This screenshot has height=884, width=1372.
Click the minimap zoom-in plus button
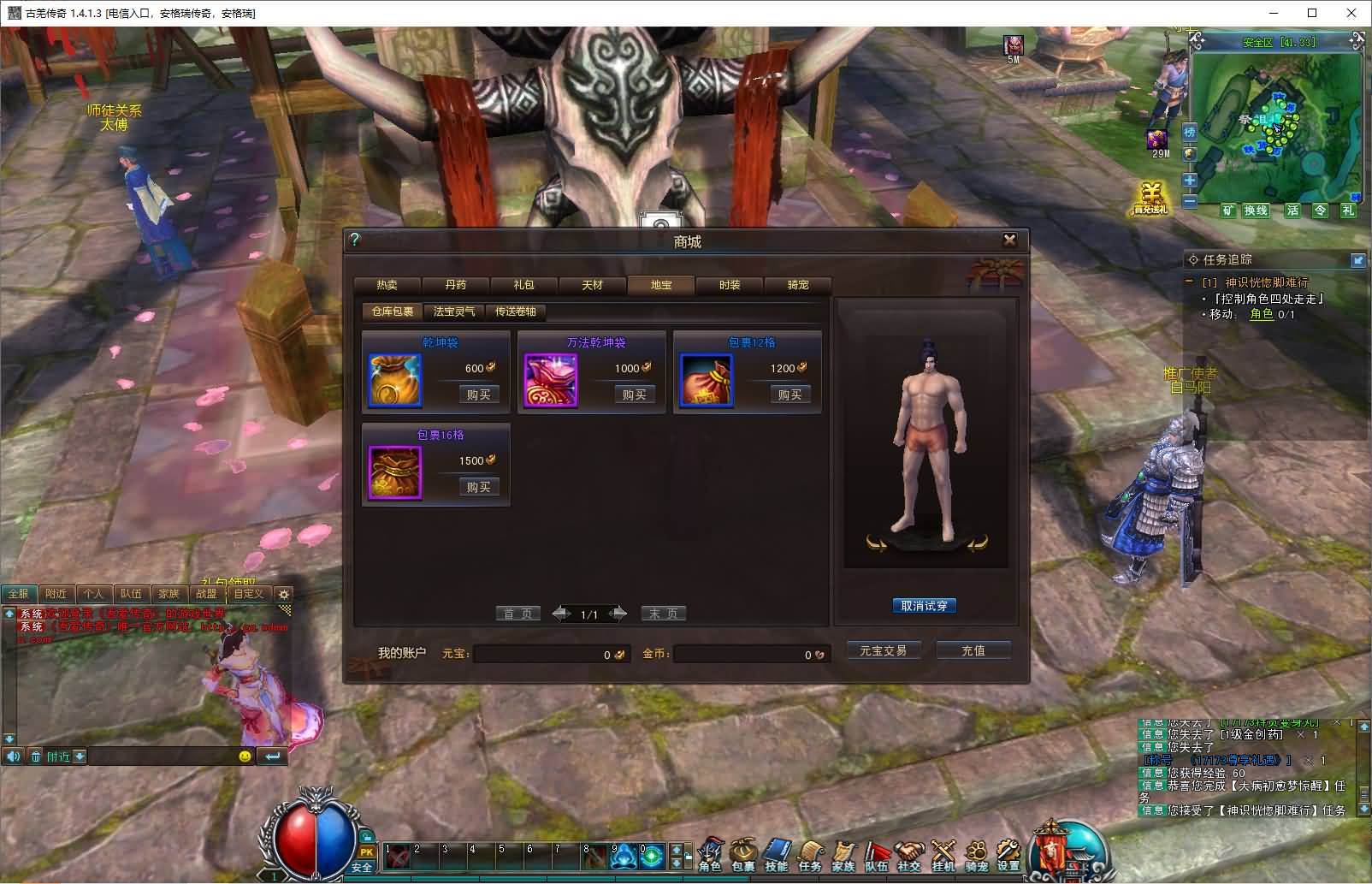tap(1189, 181)
